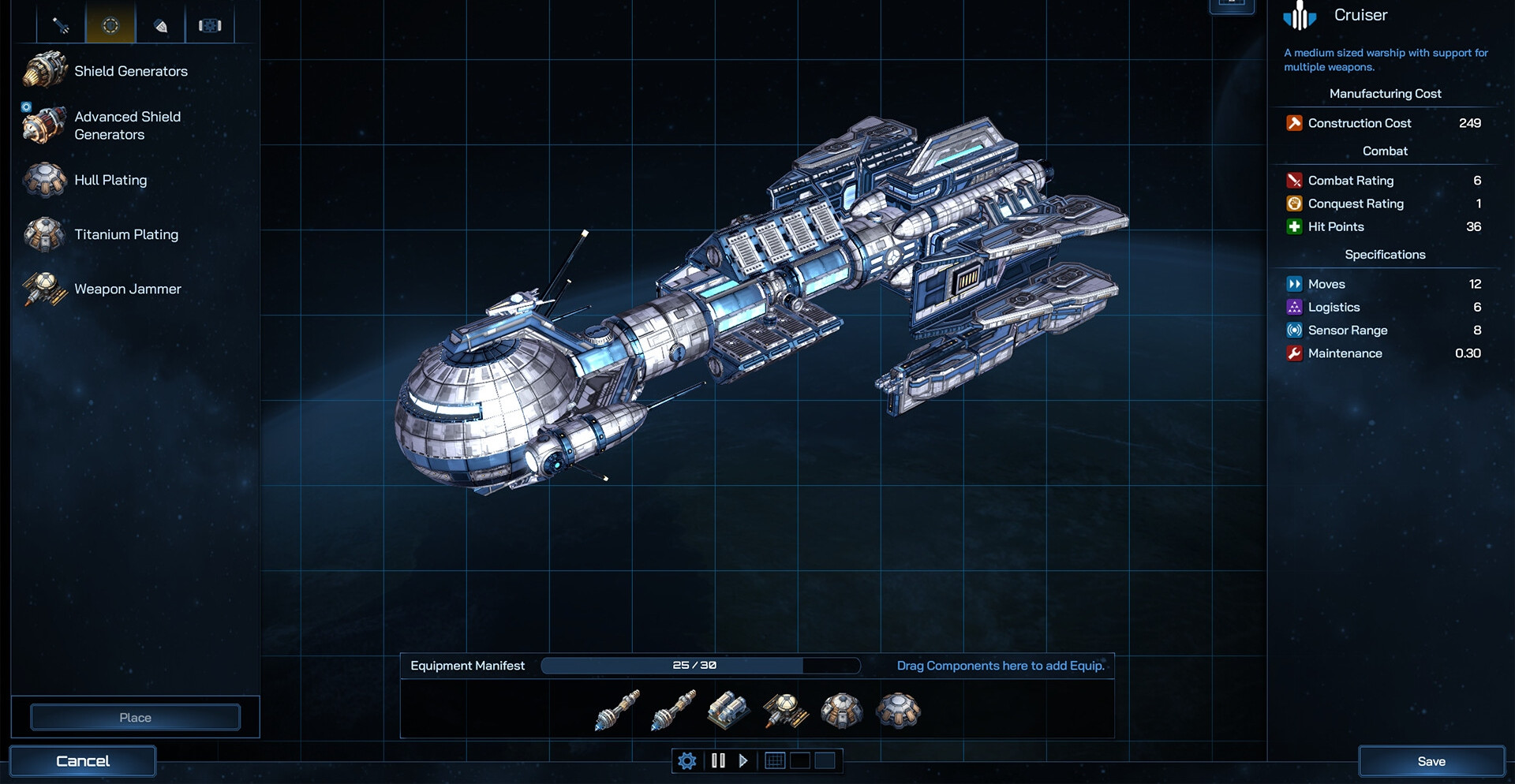This screenshot has height=784, width=1515.
Task: Pause the ship viewer animation
Action: coord(718,761)
